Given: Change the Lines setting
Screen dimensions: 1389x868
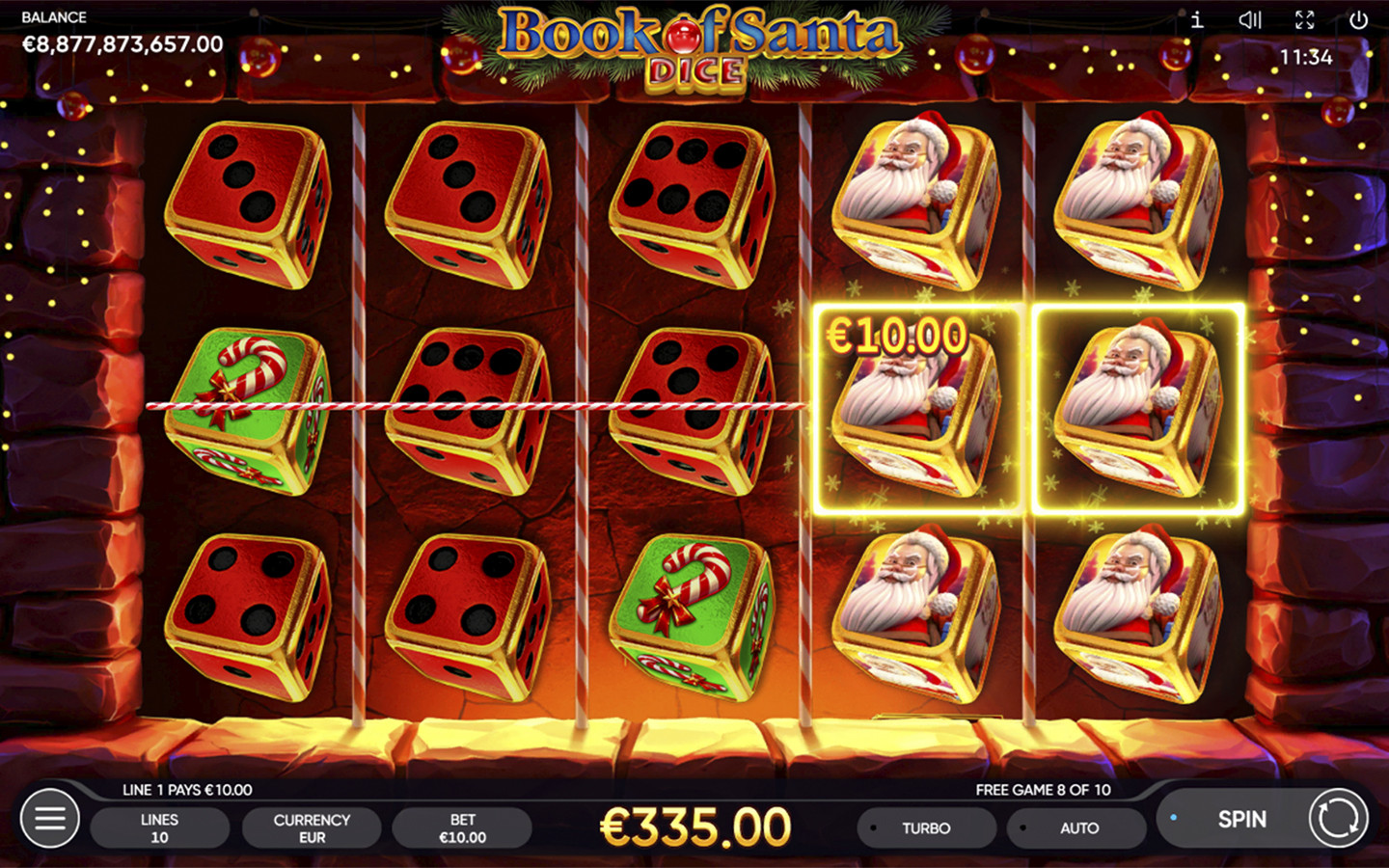Looking at the screenshot, I should 159,828.
